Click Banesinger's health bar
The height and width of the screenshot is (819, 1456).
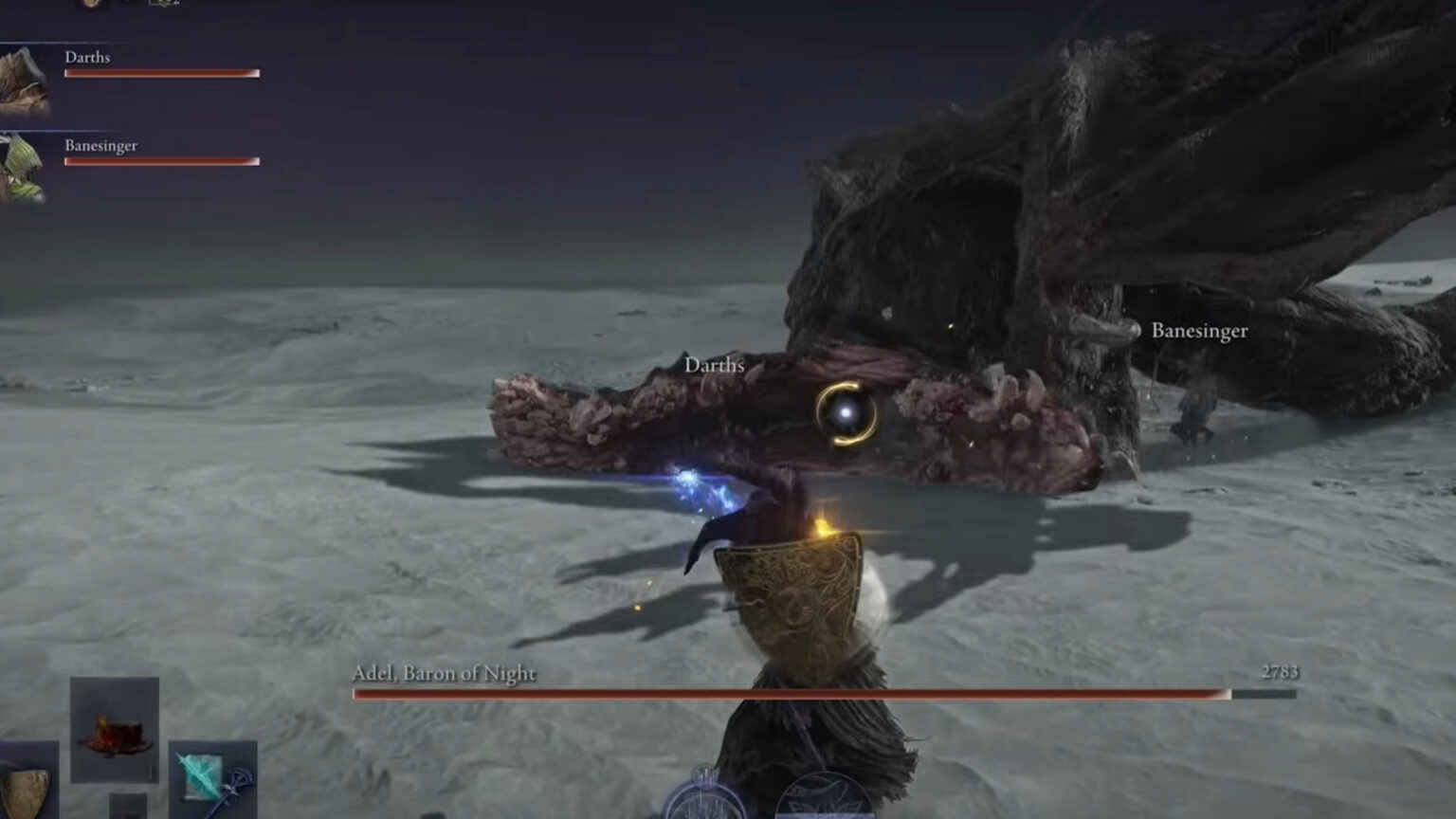pos(161,161)
